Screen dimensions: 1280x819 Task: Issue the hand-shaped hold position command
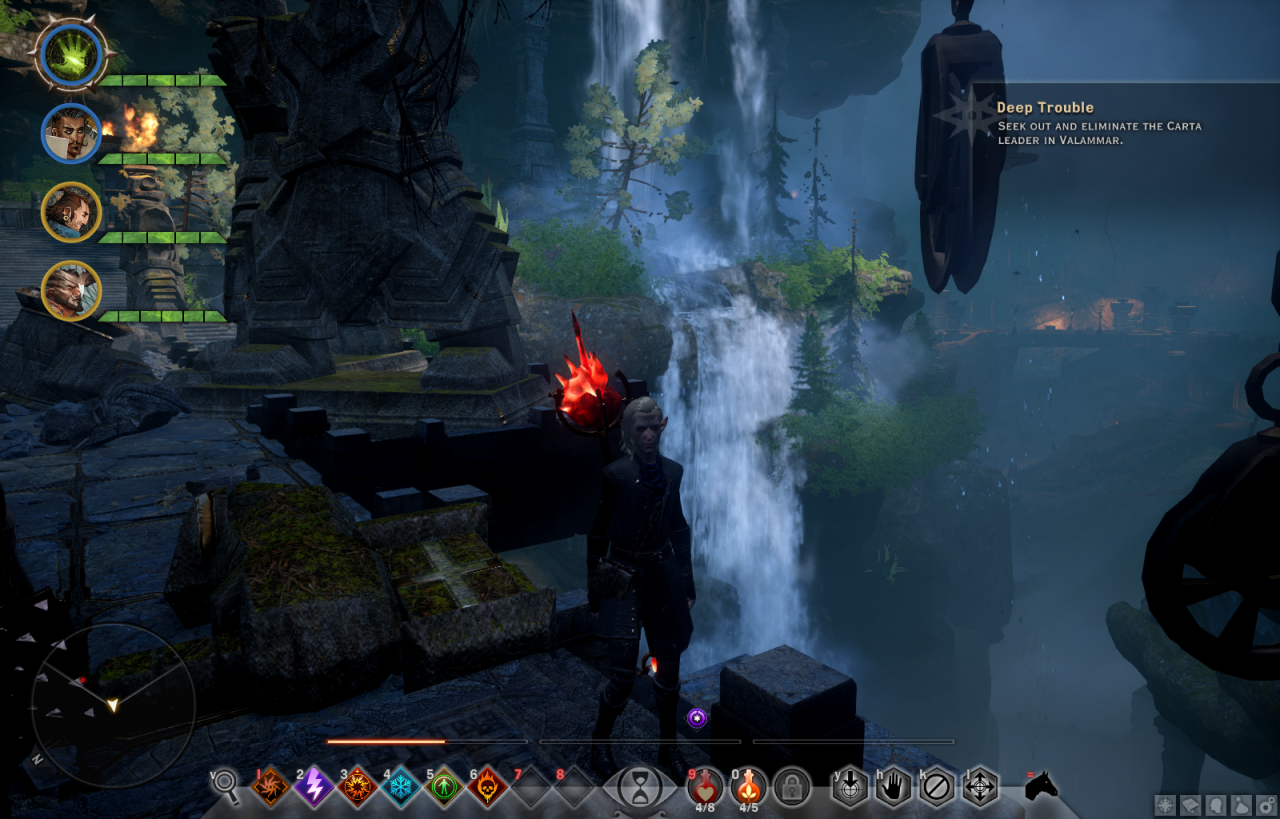(x=893, y=787)
